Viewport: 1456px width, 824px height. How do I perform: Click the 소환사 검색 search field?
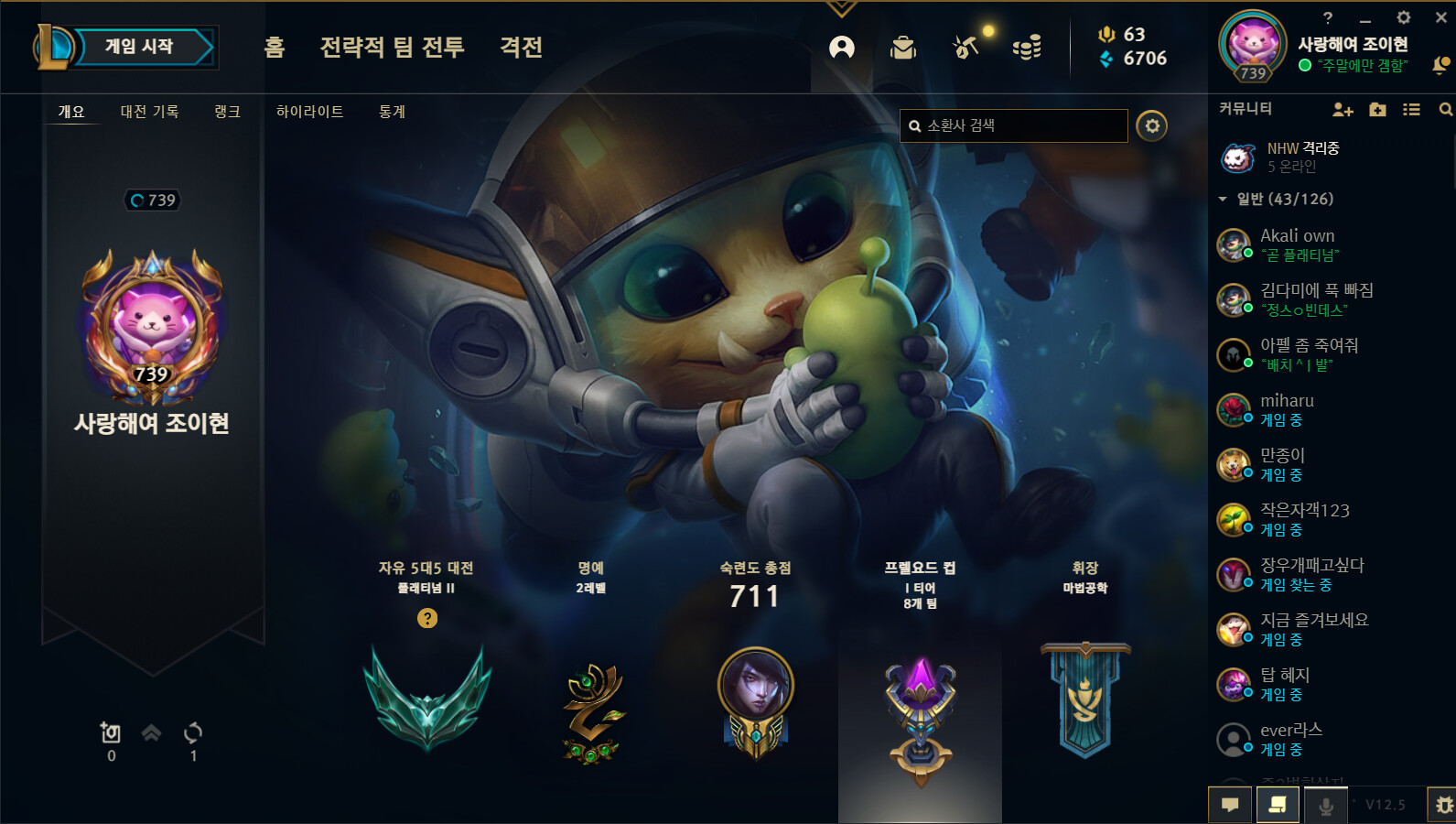[x=1014, y=125]
